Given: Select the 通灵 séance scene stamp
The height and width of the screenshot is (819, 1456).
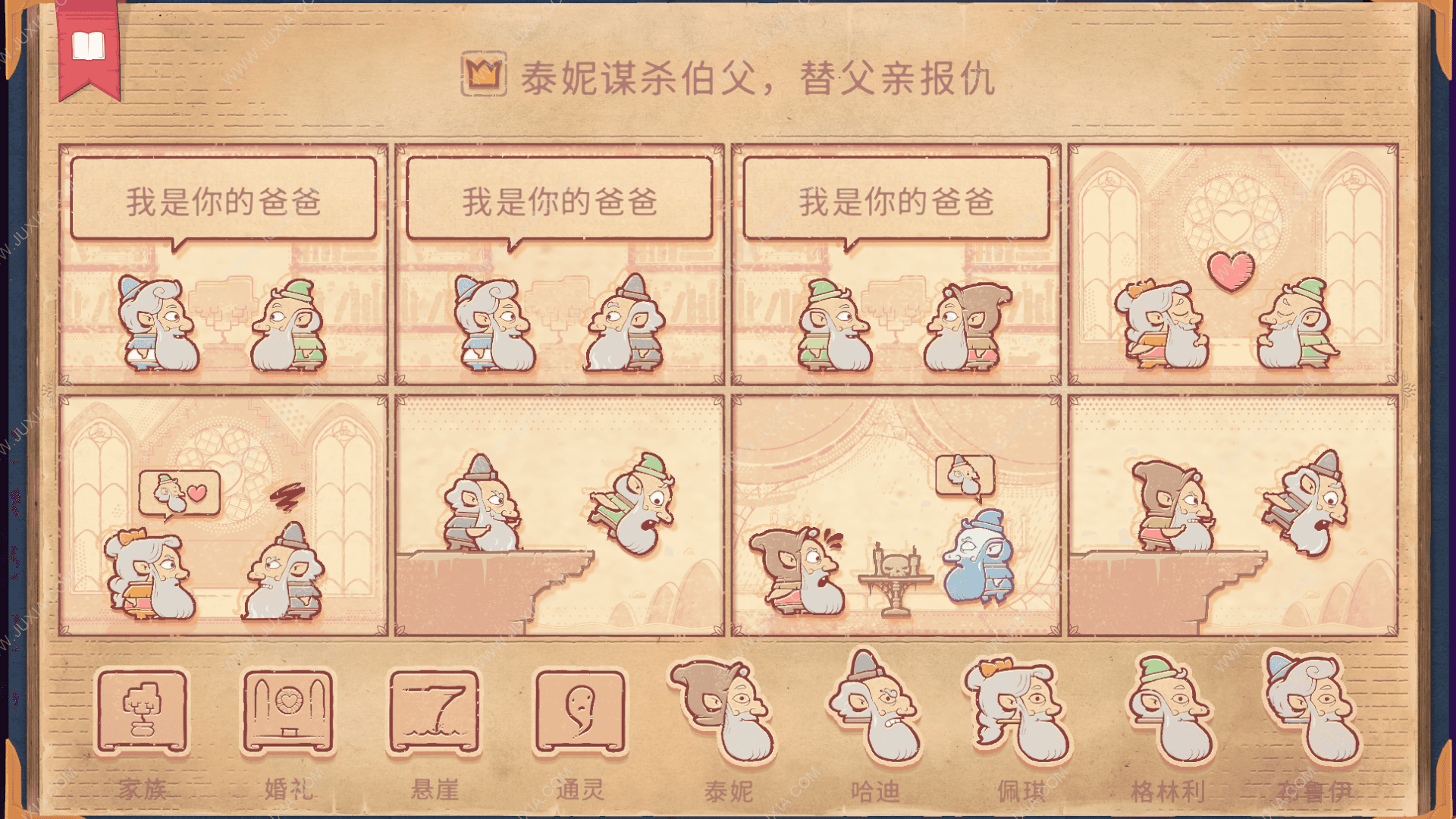Looking at the screenshot, I should click(580, 713).
